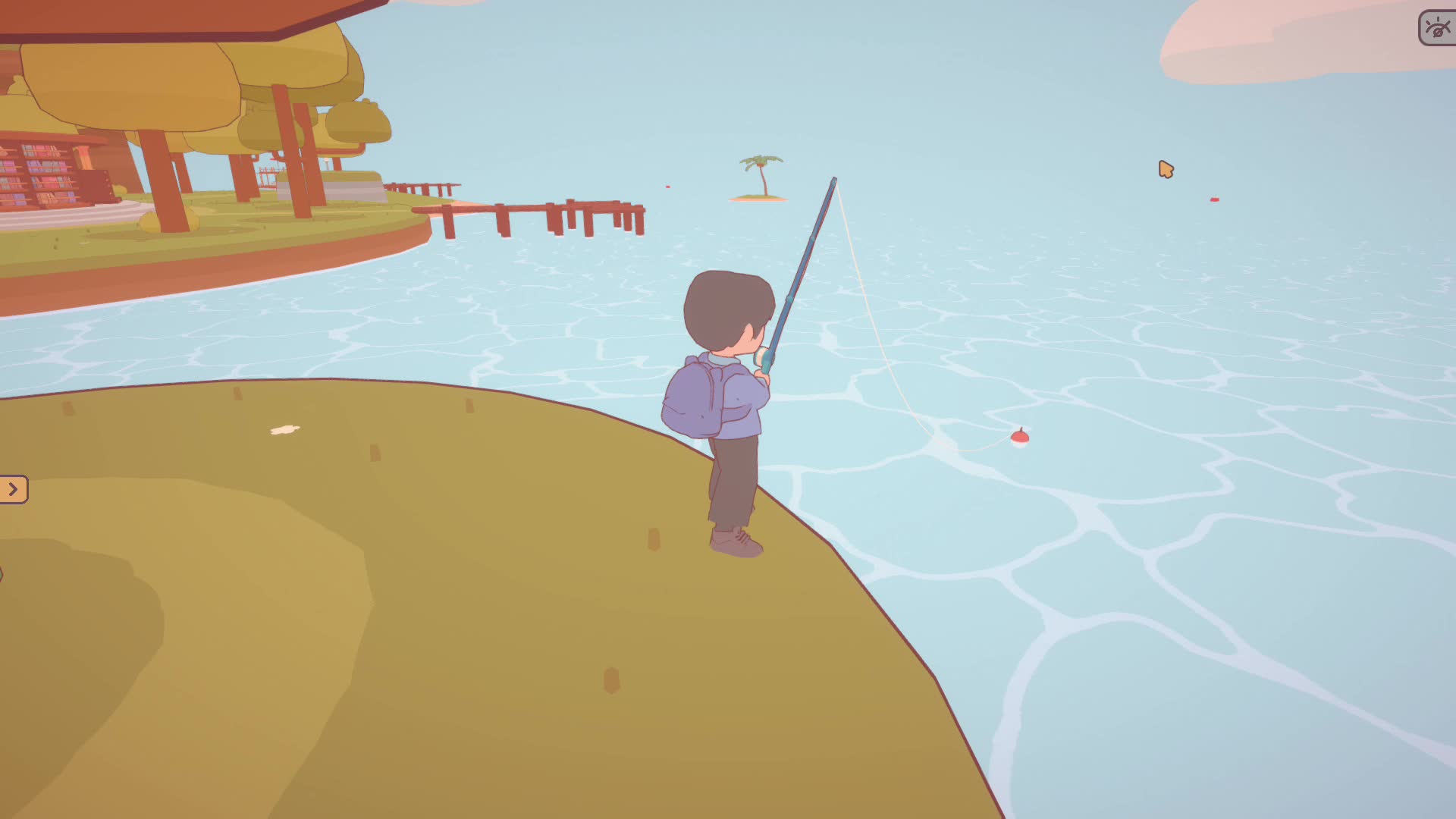Click the hidden-eye UI visibility icon

coord(1437,28)
